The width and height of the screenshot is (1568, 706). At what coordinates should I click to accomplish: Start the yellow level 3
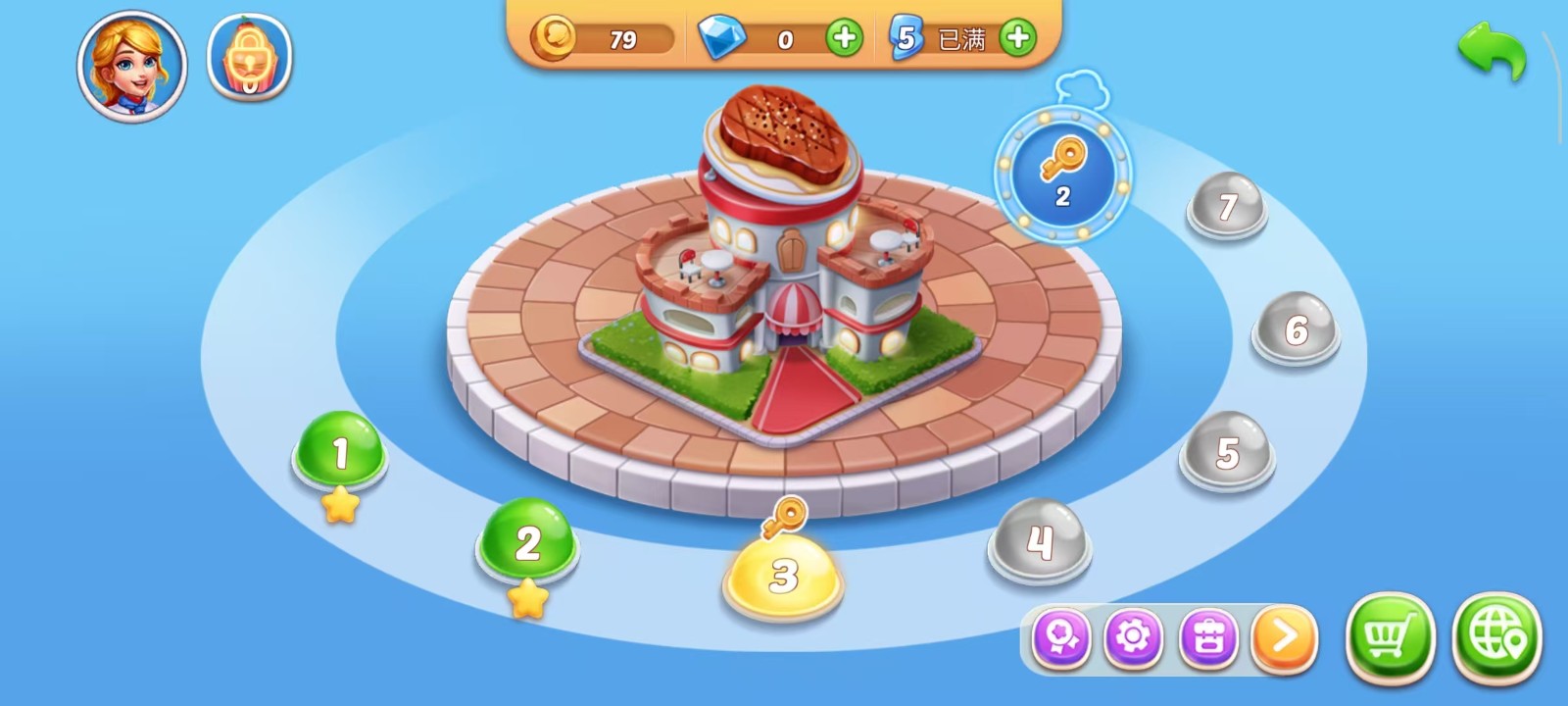782,576
